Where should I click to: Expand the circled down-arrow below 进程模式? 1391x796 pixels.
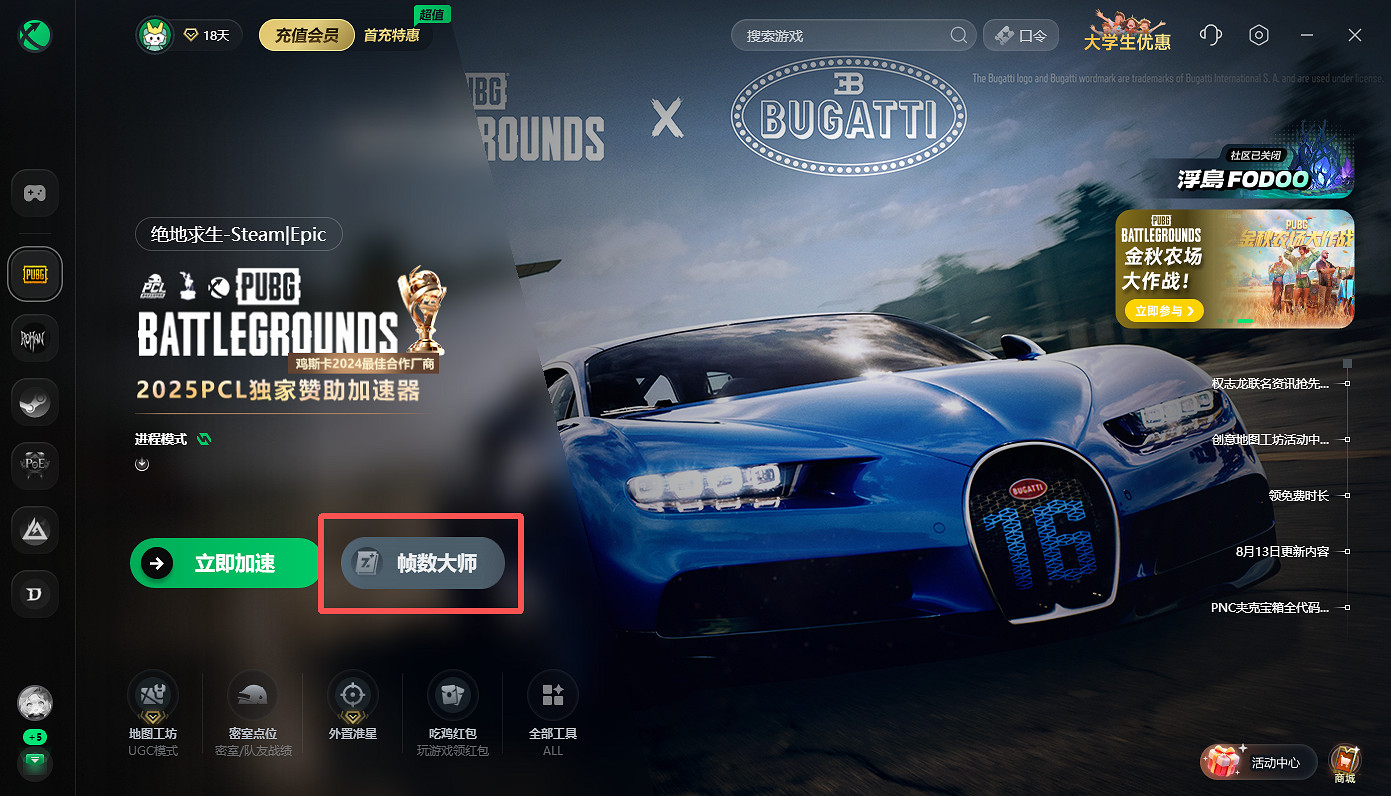coord(141,463)
